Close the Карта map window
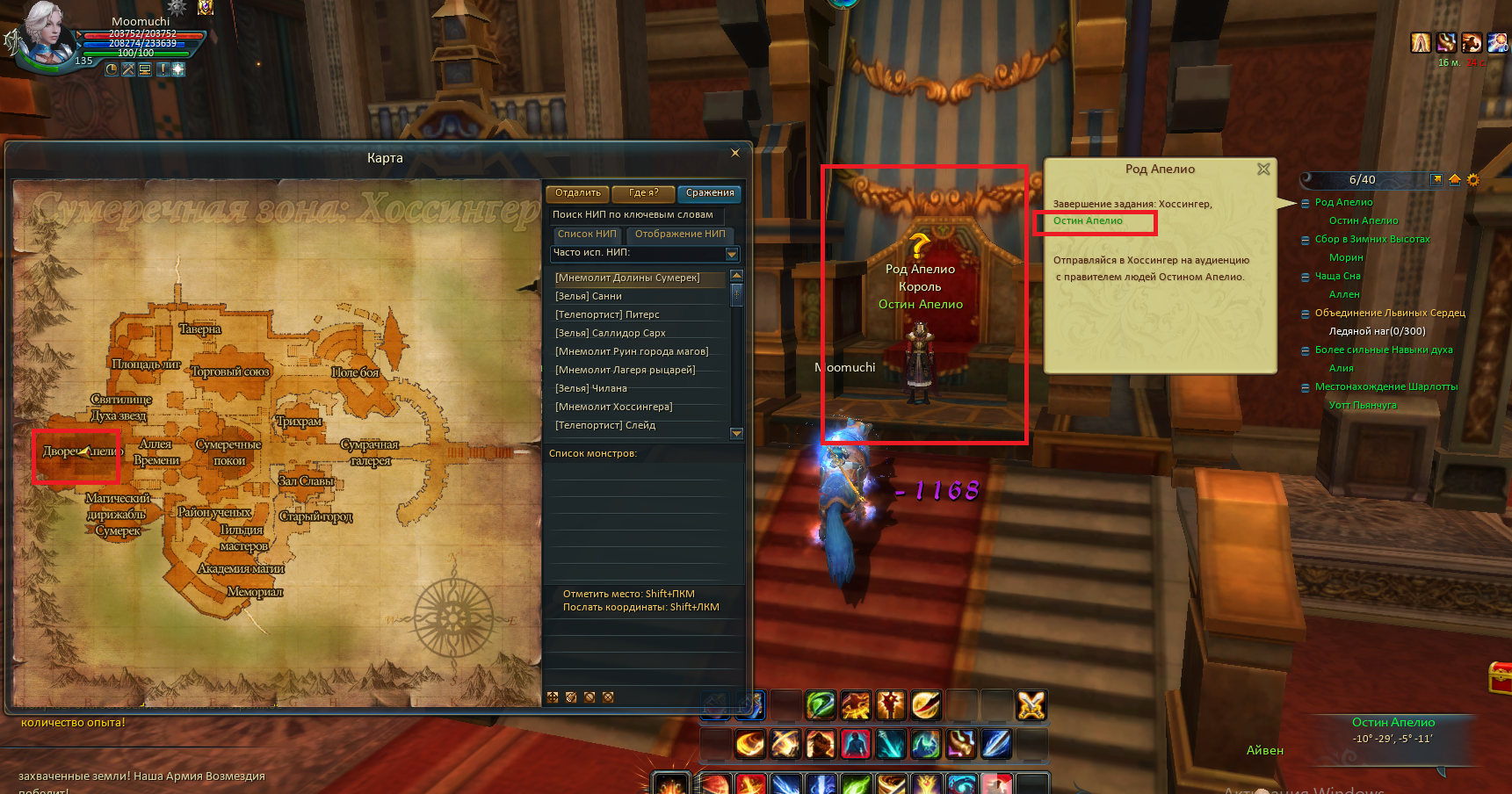The image size is (1512, 794). [735, 153]
